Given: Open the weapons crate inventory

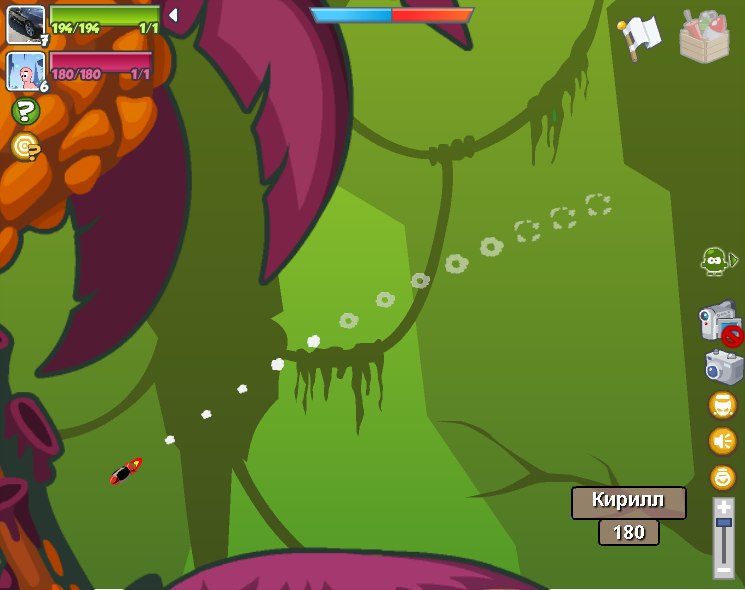Looking at the screenshot, I should [704, 37].
